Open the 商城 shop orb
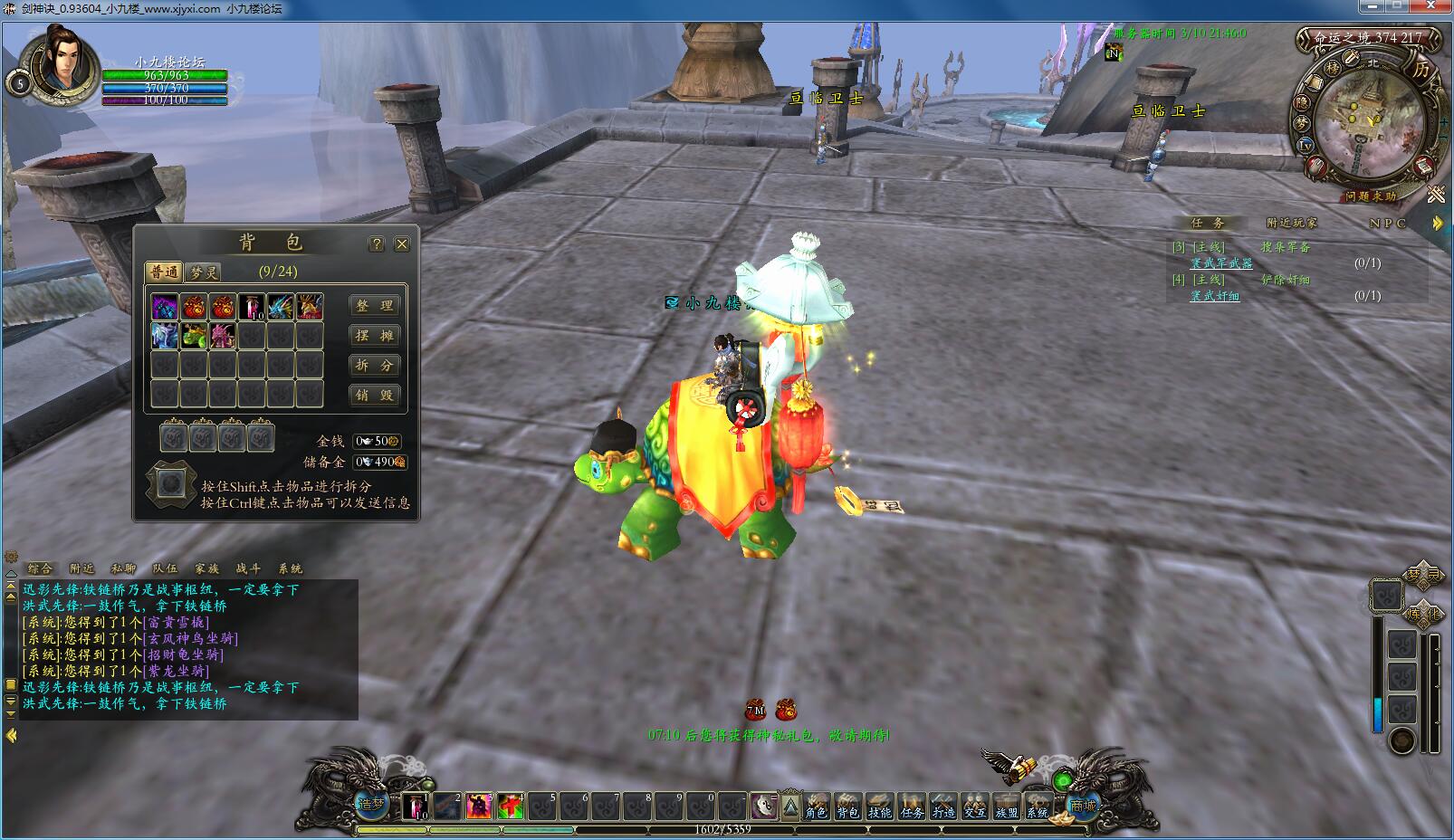1454x840 pixels. click(x=1083, y=805)
